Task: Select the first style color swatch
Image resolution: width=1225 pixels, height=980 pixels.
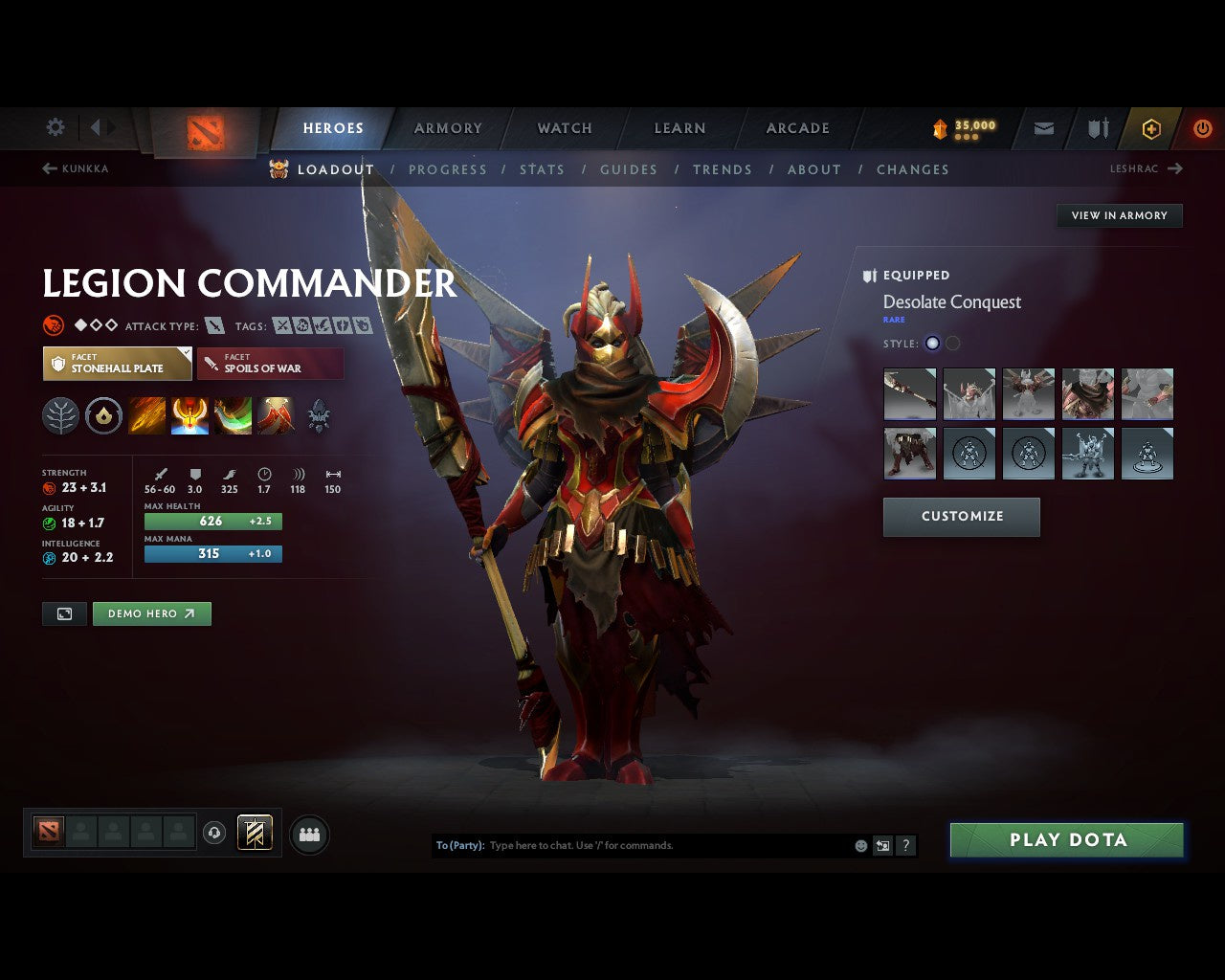Action: coord(931,343)
